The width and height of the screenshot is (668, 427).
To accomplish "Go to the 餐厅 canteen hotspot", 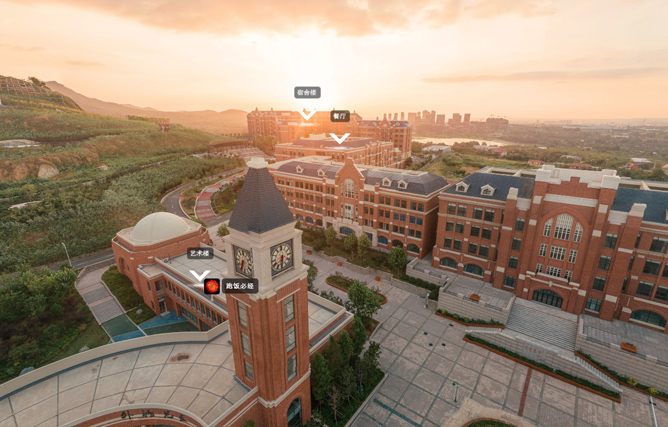I will pyautogui.click(x=340, y=117).
